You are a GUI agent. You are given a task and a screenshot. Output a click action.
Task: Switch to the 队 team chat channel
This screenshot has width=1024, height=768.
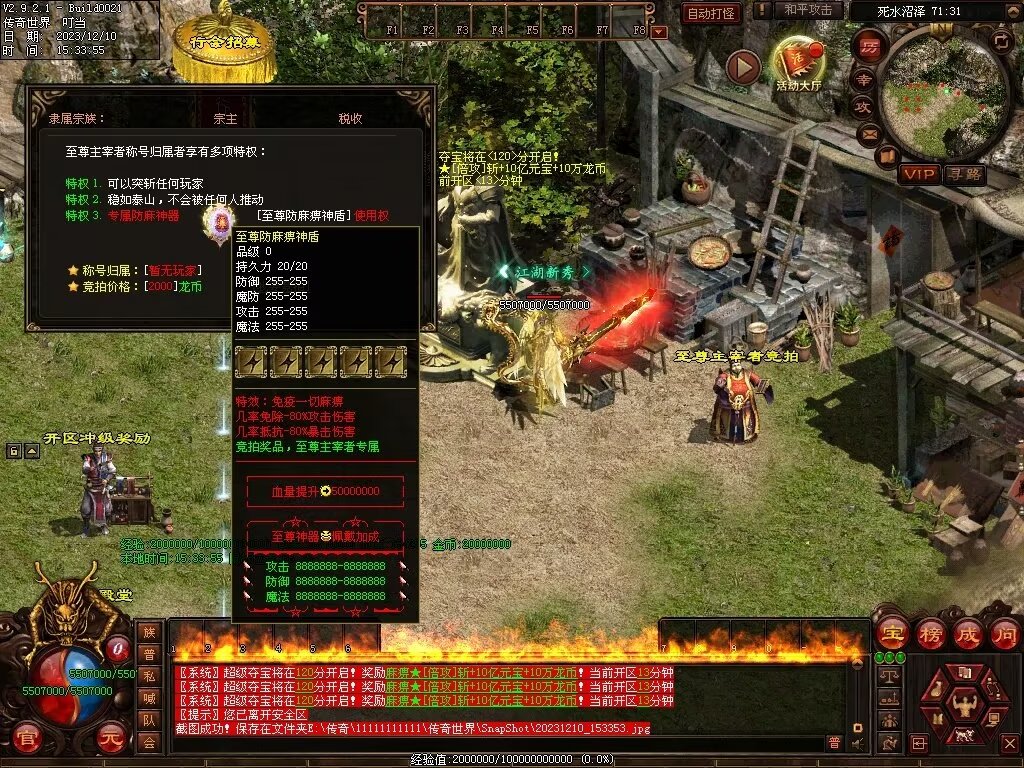point(148,720)
